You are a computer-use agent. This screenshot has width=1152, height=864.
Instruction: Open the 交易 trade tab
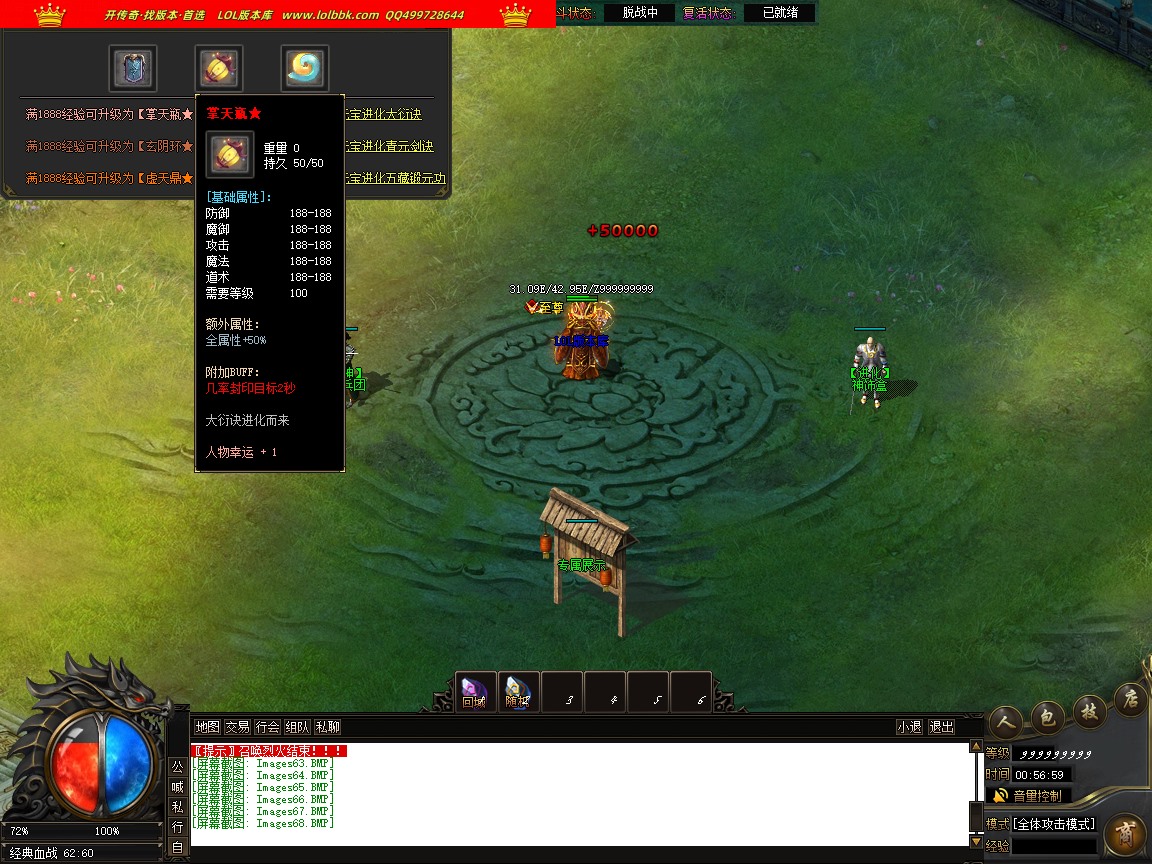[237, 727]
